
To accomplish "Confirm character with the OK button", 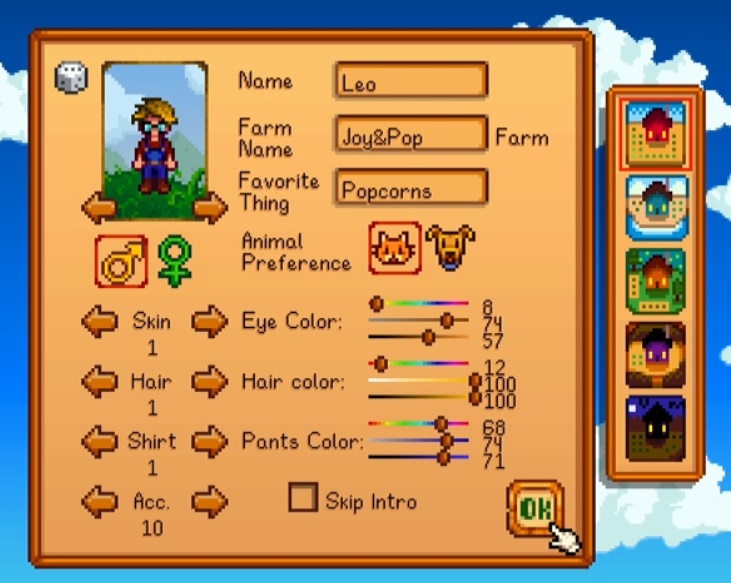I will 534,509.
